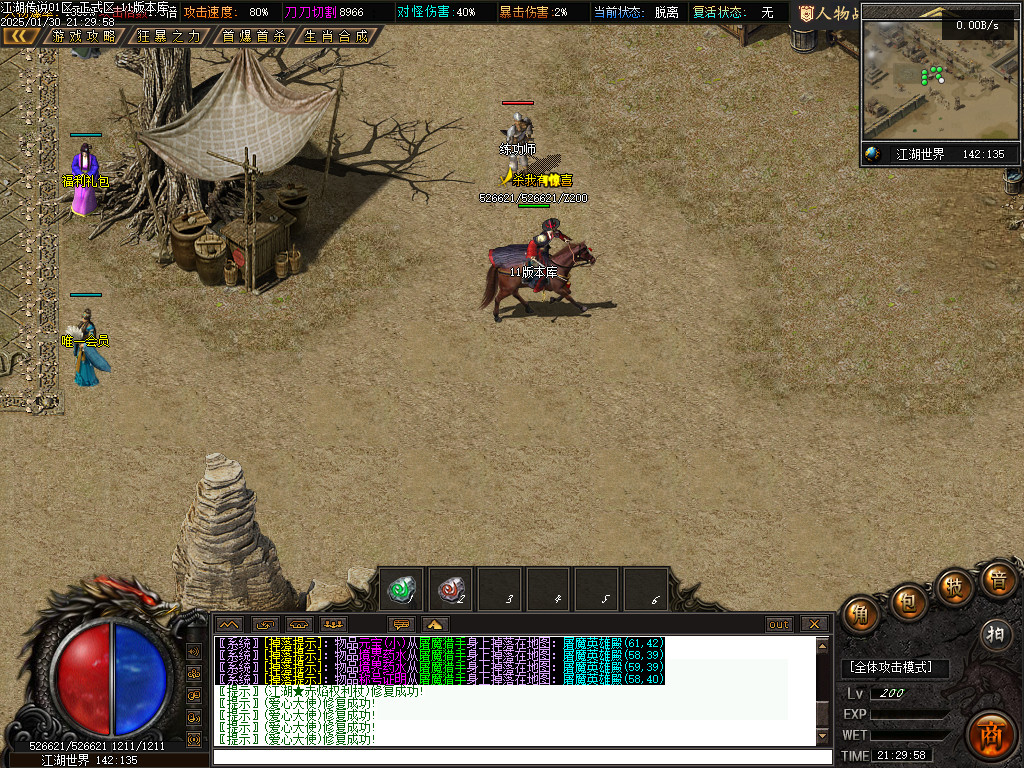The height and width of the screenshot is (768, 1024).
Task: Collapse the top menu with the double-arrow button
Action: (21, 36)
